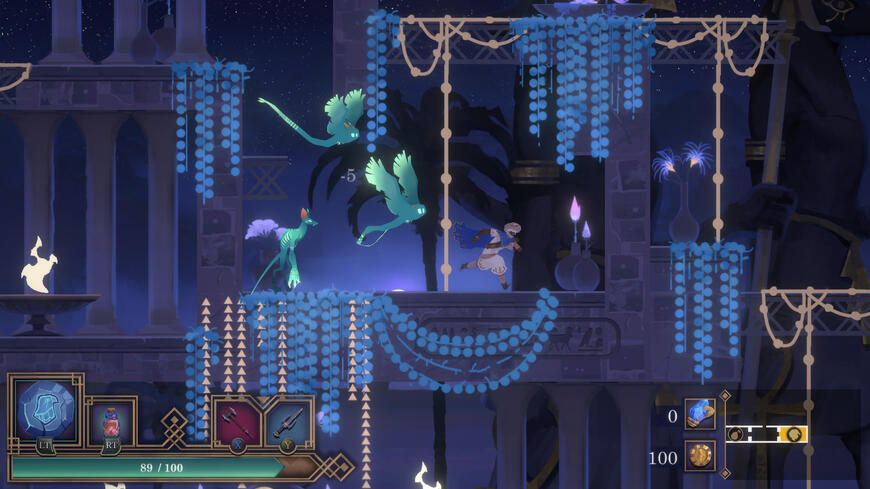Image resolution: width=870 pixels, height=489 pixels.
Task: Open the minimap room strip
Action: (766, 434)
